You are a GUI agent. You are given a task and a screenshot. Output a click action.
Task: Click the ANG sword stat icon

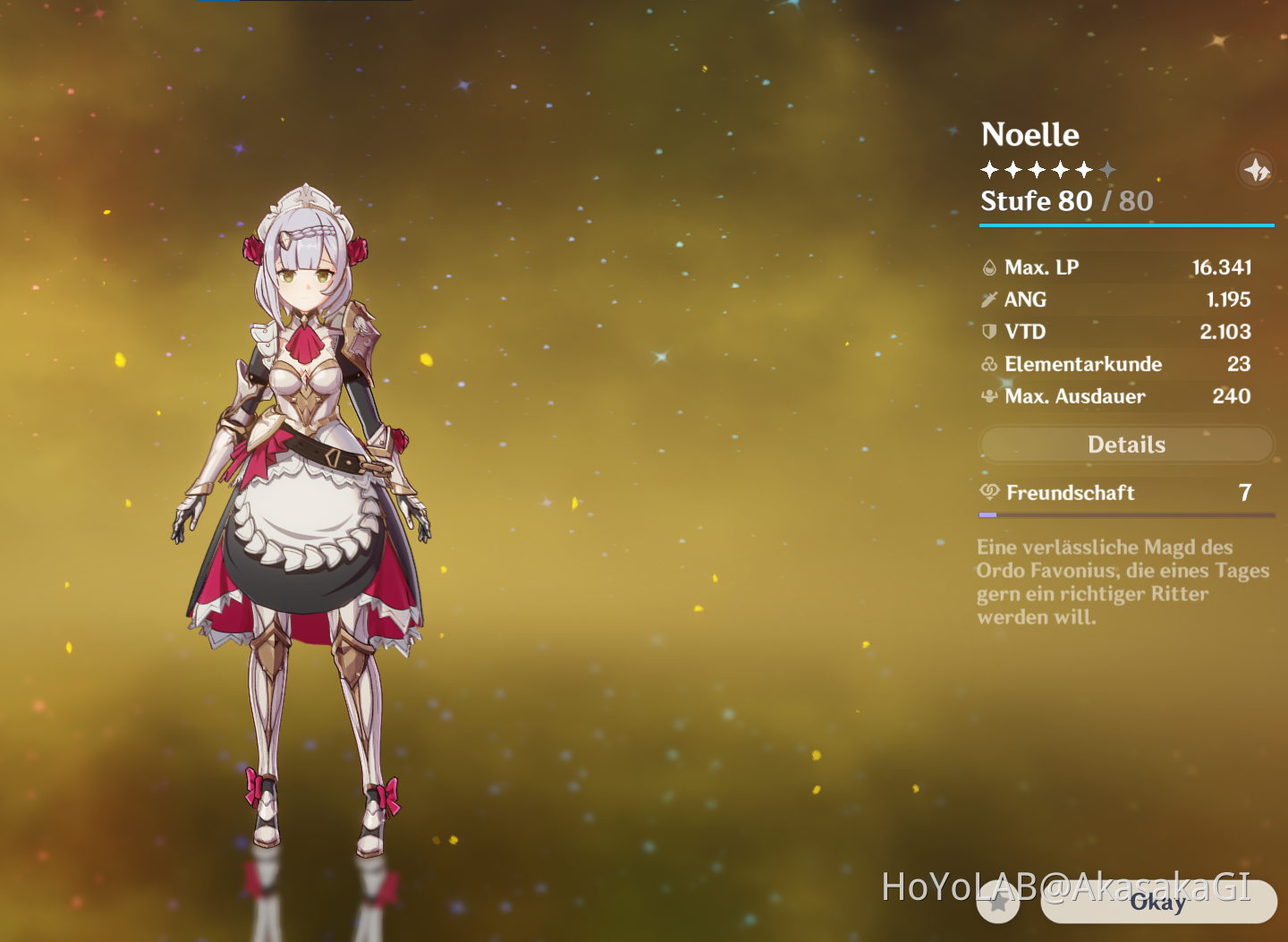[991, 299]
